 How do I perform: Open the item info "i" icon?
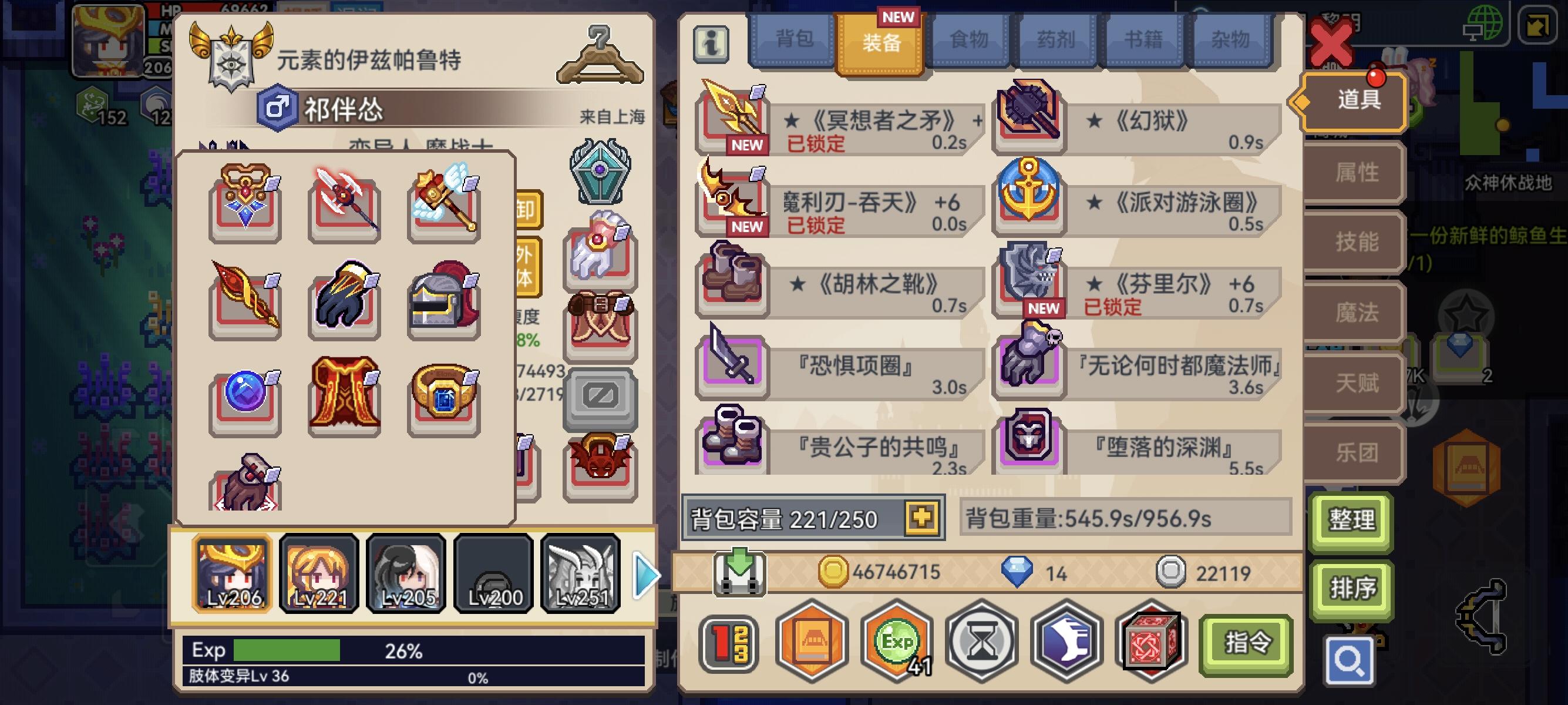pos(713,45)
